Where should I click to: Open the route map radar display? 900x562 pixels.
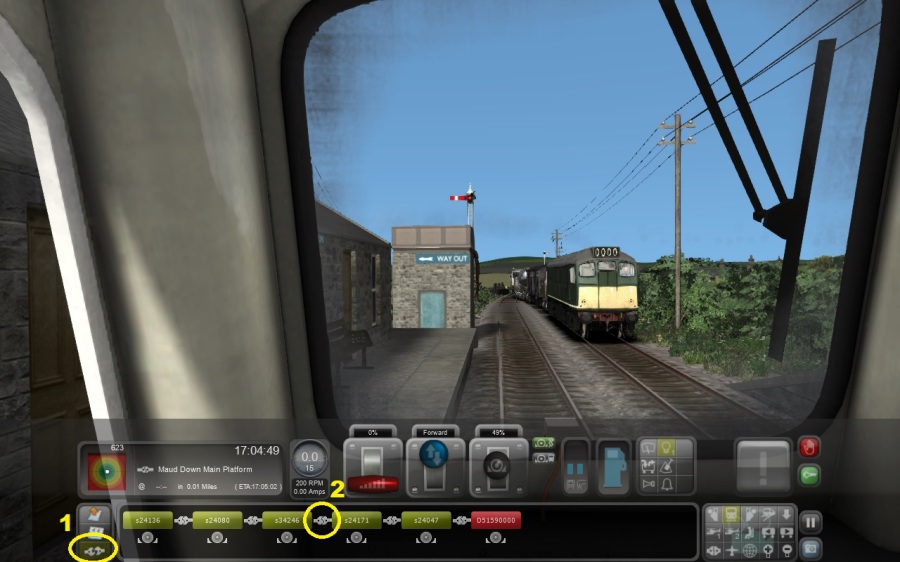click(x=105, y=471)
